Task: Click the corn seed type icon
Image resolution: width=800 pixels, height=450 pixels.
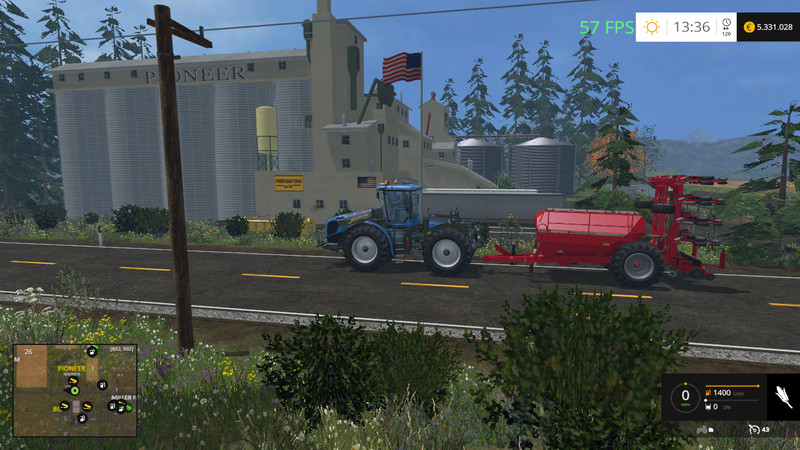Action: (780, 397)
